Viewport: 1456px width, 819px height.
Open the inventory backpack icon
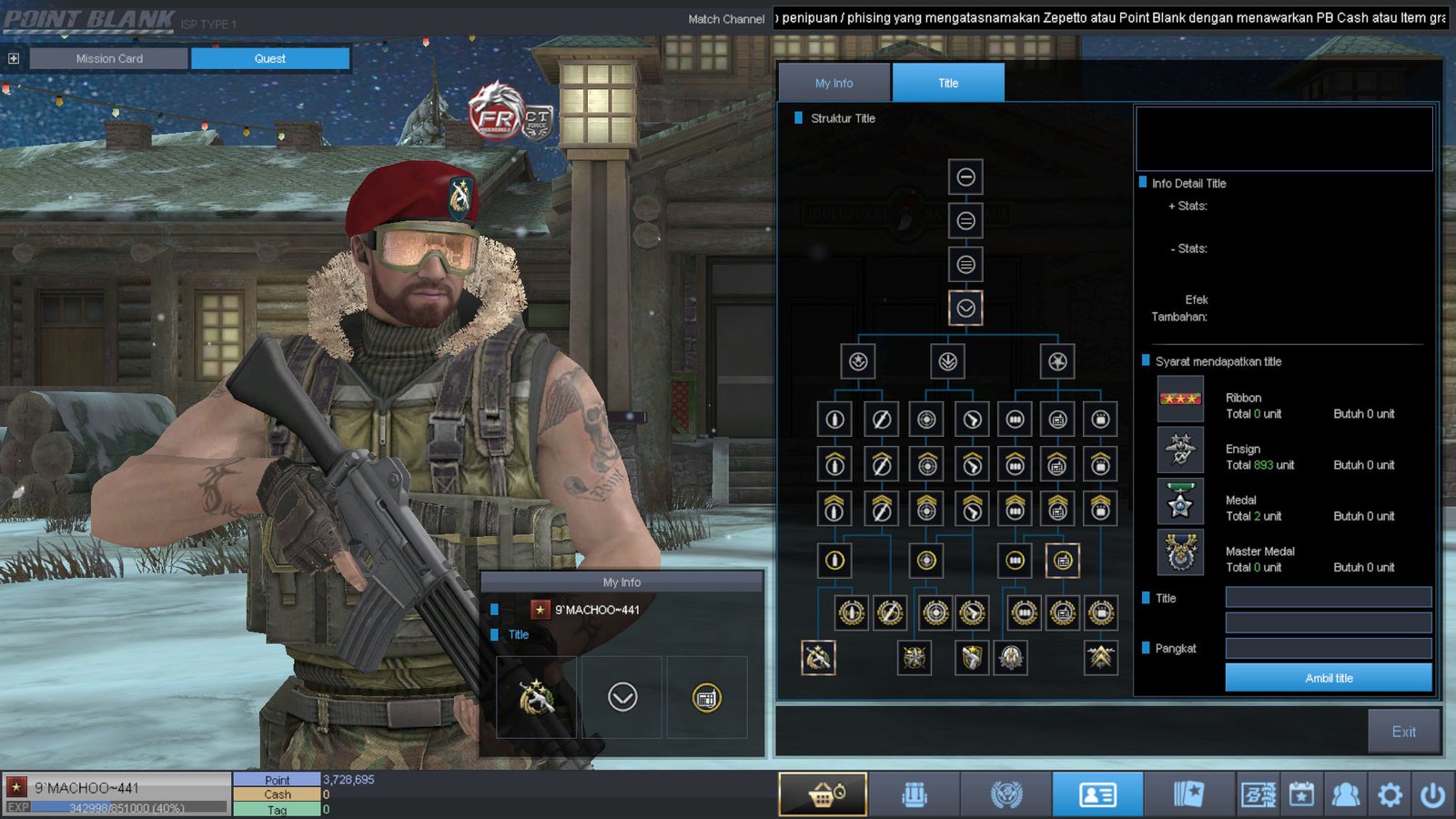(x=915, y=794)
